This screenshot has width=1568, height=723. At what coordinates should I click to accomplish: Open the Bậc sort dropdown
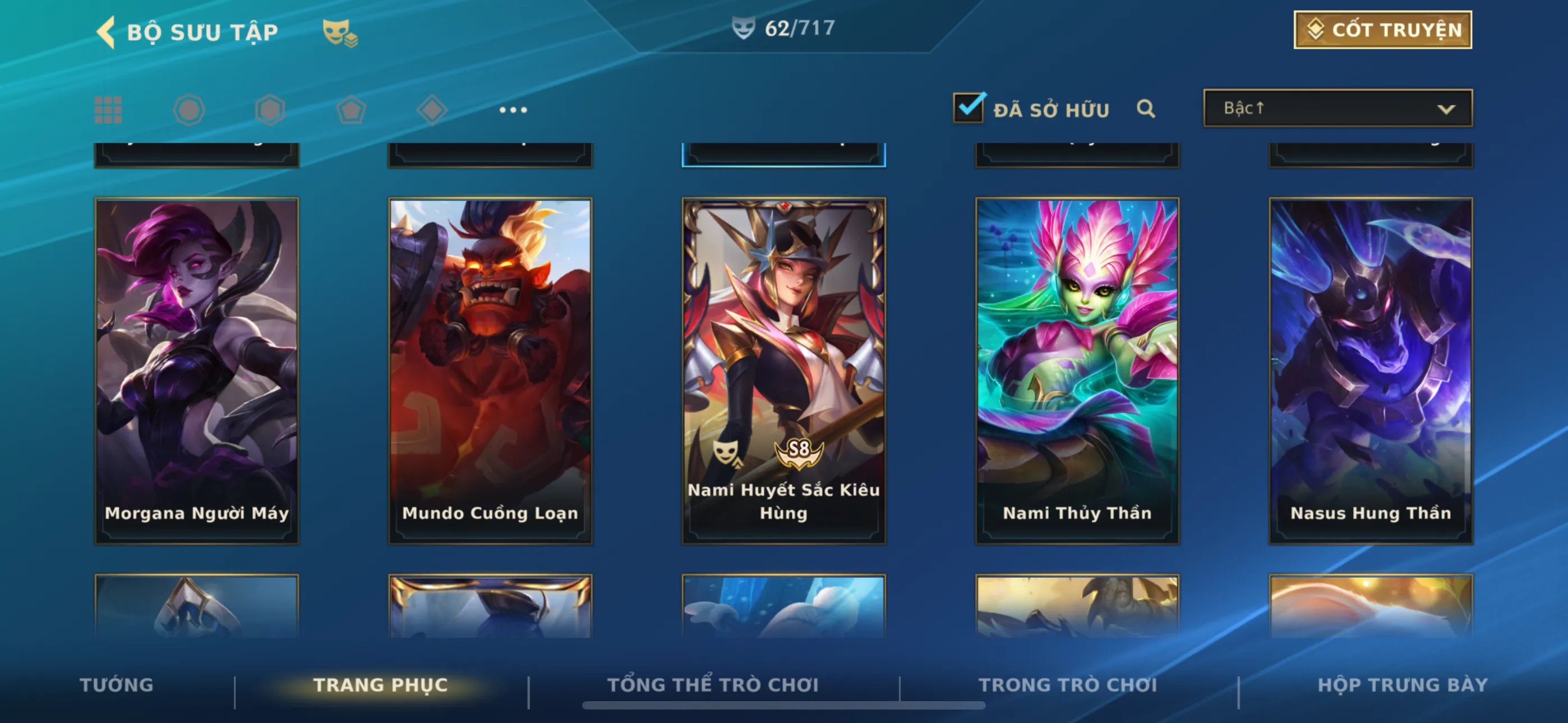[1338, 108]
